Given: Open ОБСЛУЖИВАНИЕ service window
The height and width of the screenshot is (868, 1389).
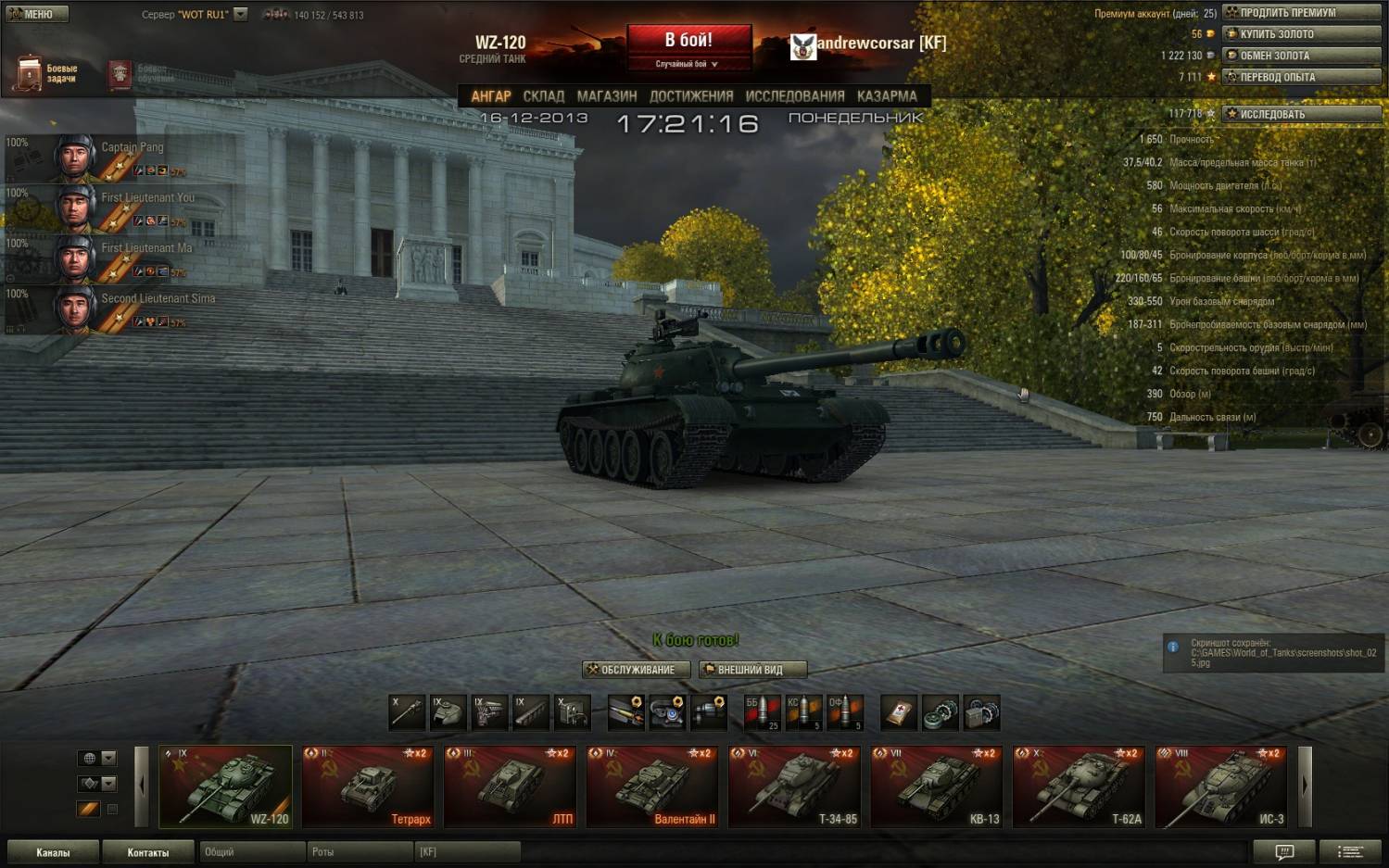Looking at the screenshot, I should pyautogui.click(x=637, y=670).
